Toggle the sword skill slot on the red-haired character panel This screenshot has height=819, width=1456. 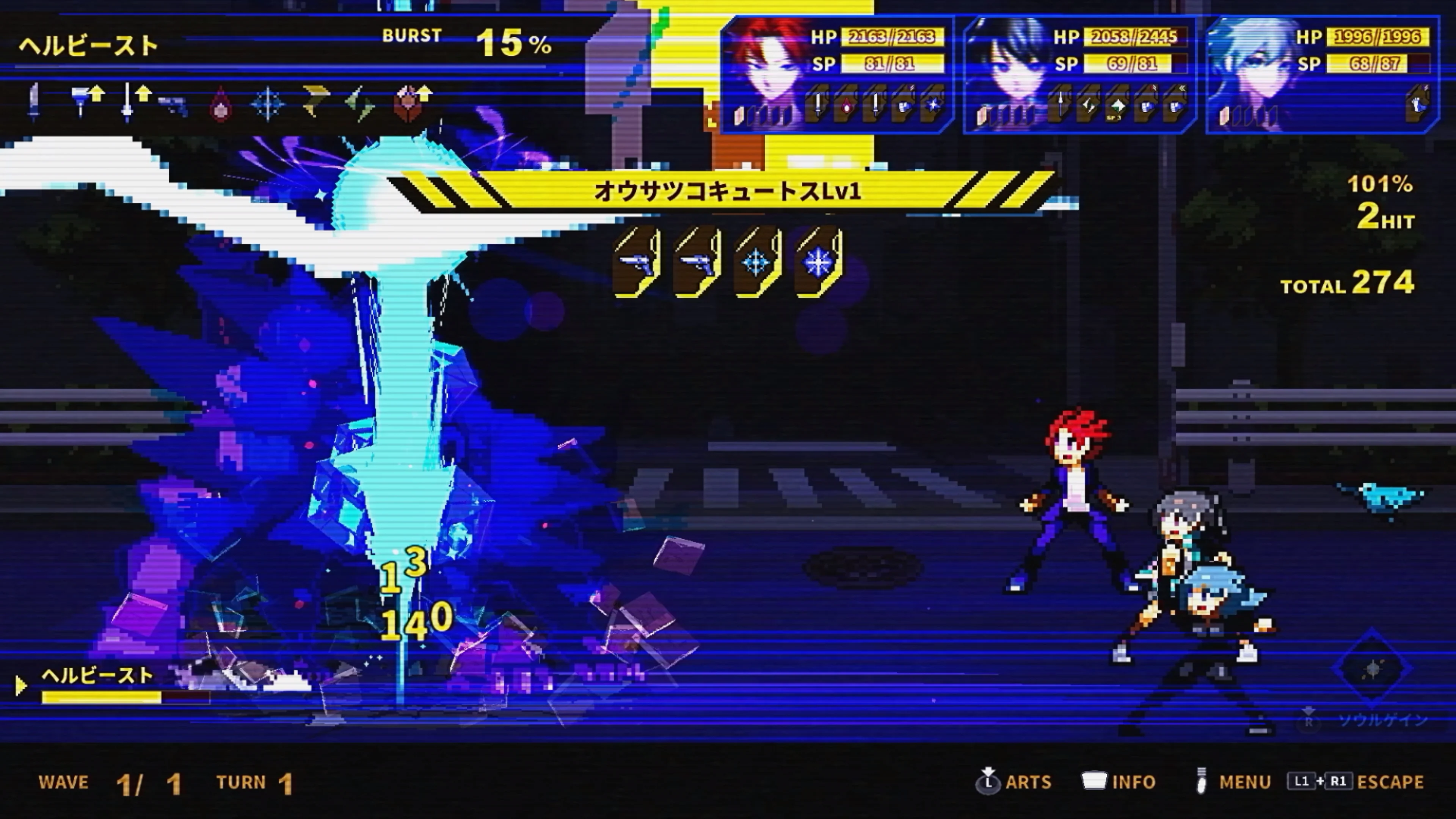point(817,105)
